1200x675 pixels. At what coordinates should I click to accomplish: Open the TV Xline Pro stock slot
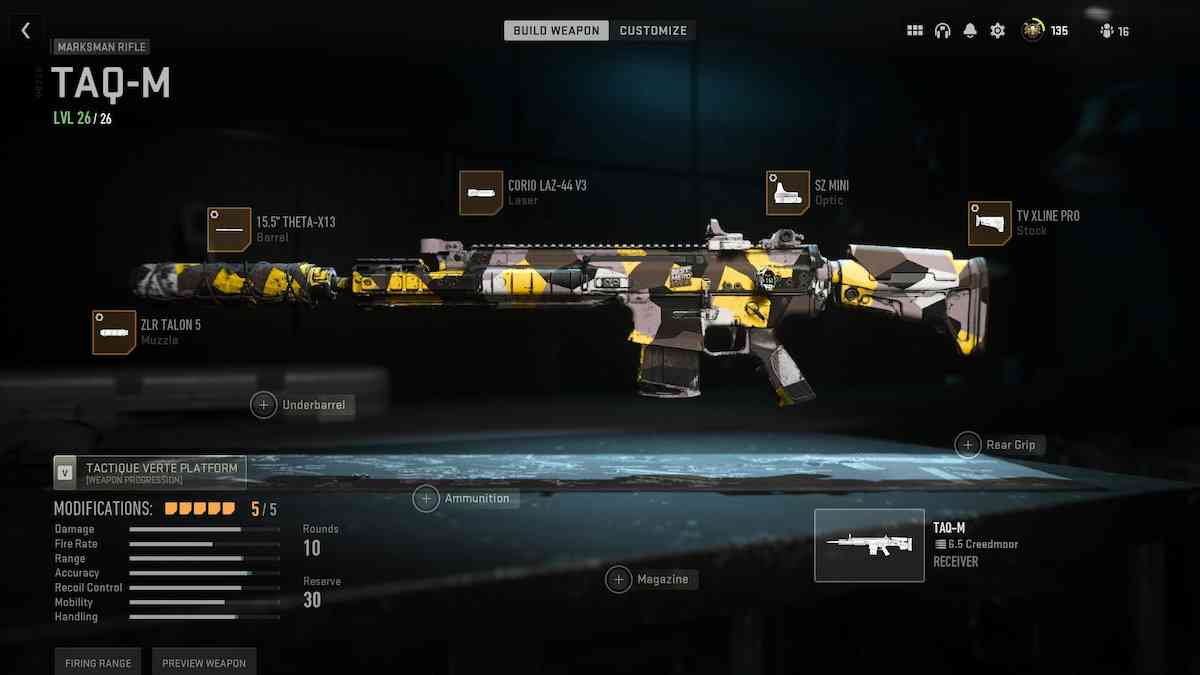click(990, 223)
